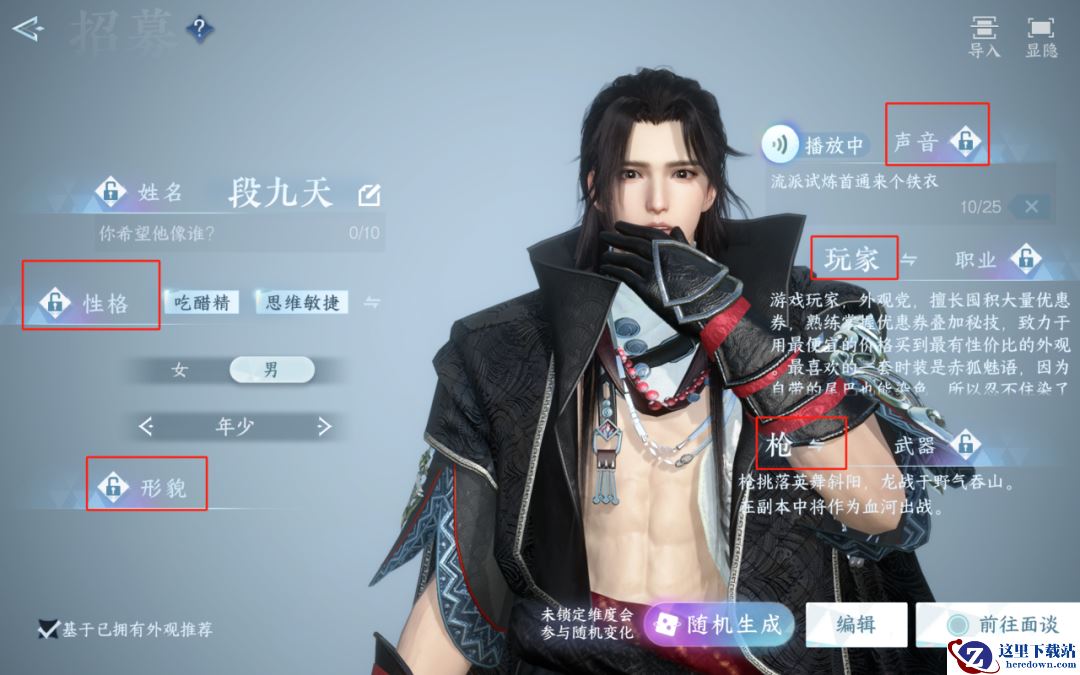The width and height of the screenshot is (1080, 675).
Task: Choose the 男 gender option
Action: click(x=271, y=370)
